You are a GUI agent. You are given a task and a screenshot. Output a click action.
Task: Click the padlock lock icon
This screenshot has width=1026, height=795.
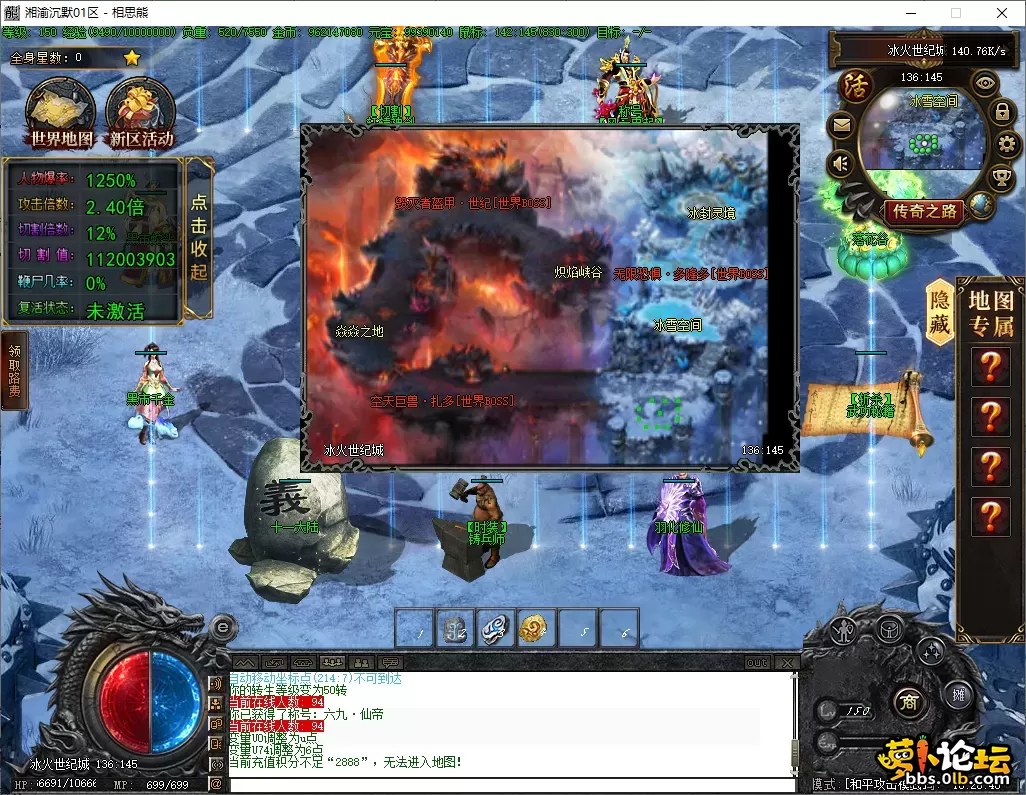[1001, 112]
